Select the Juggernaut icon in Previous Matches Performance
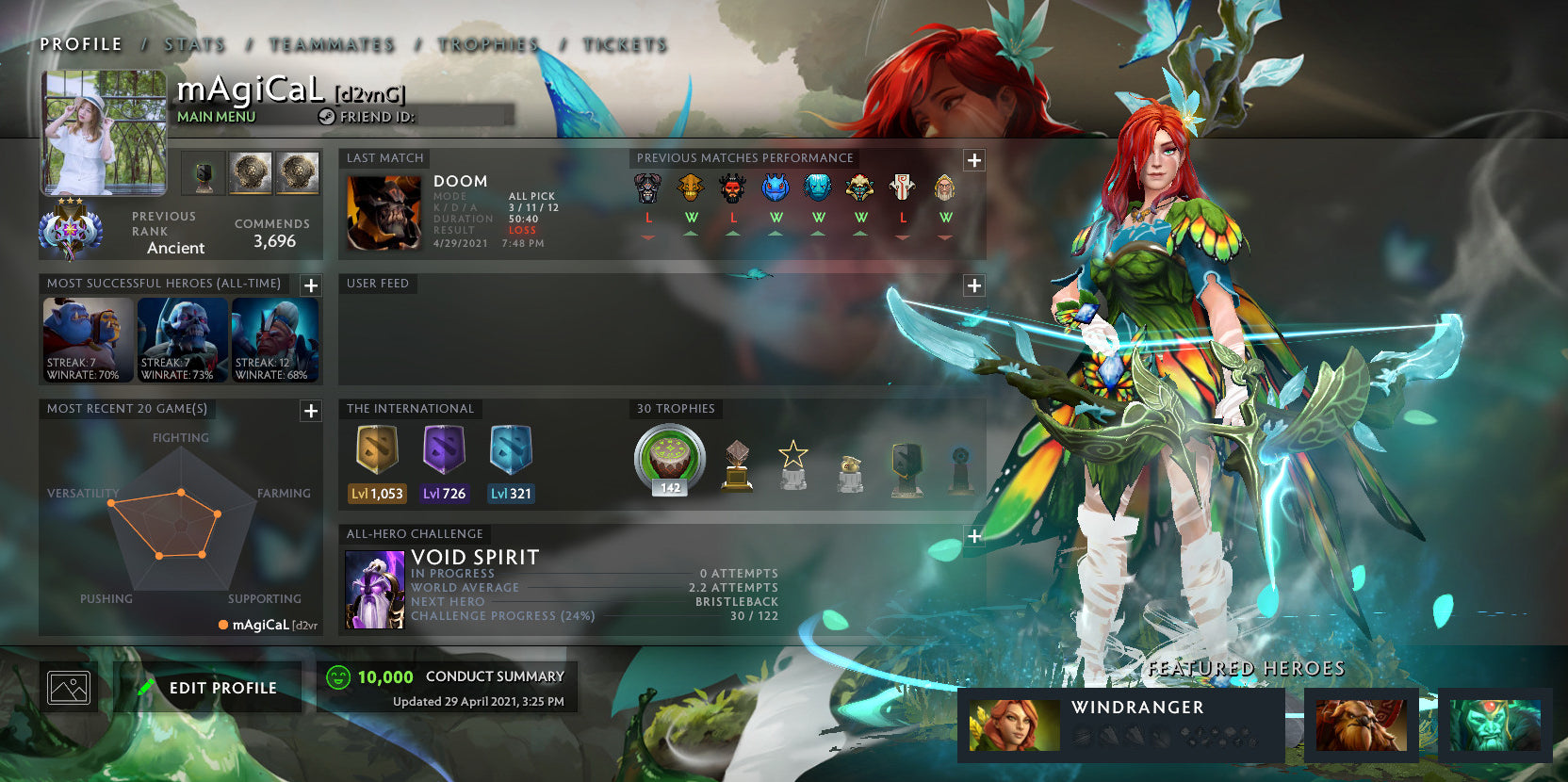The image size is (1568, 782). (900, 188)
